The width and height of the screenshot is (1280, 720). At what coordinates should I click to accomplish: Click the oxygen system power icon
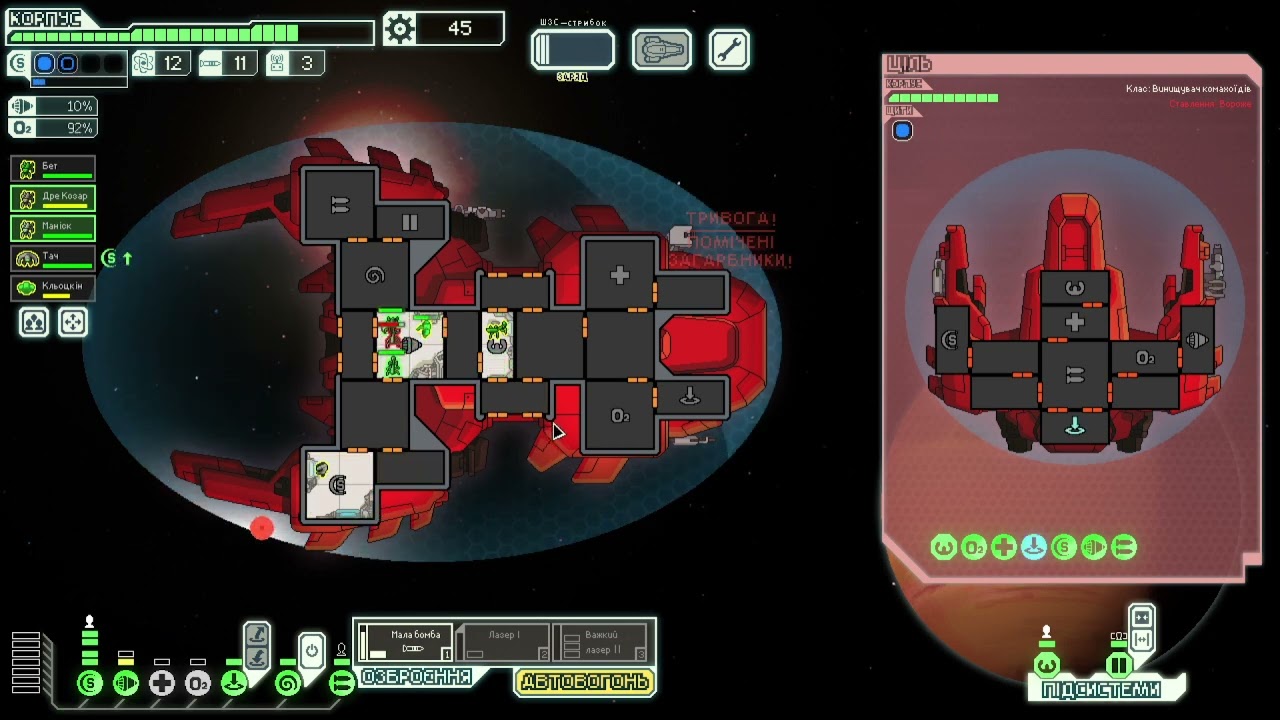tap(198, 684)
